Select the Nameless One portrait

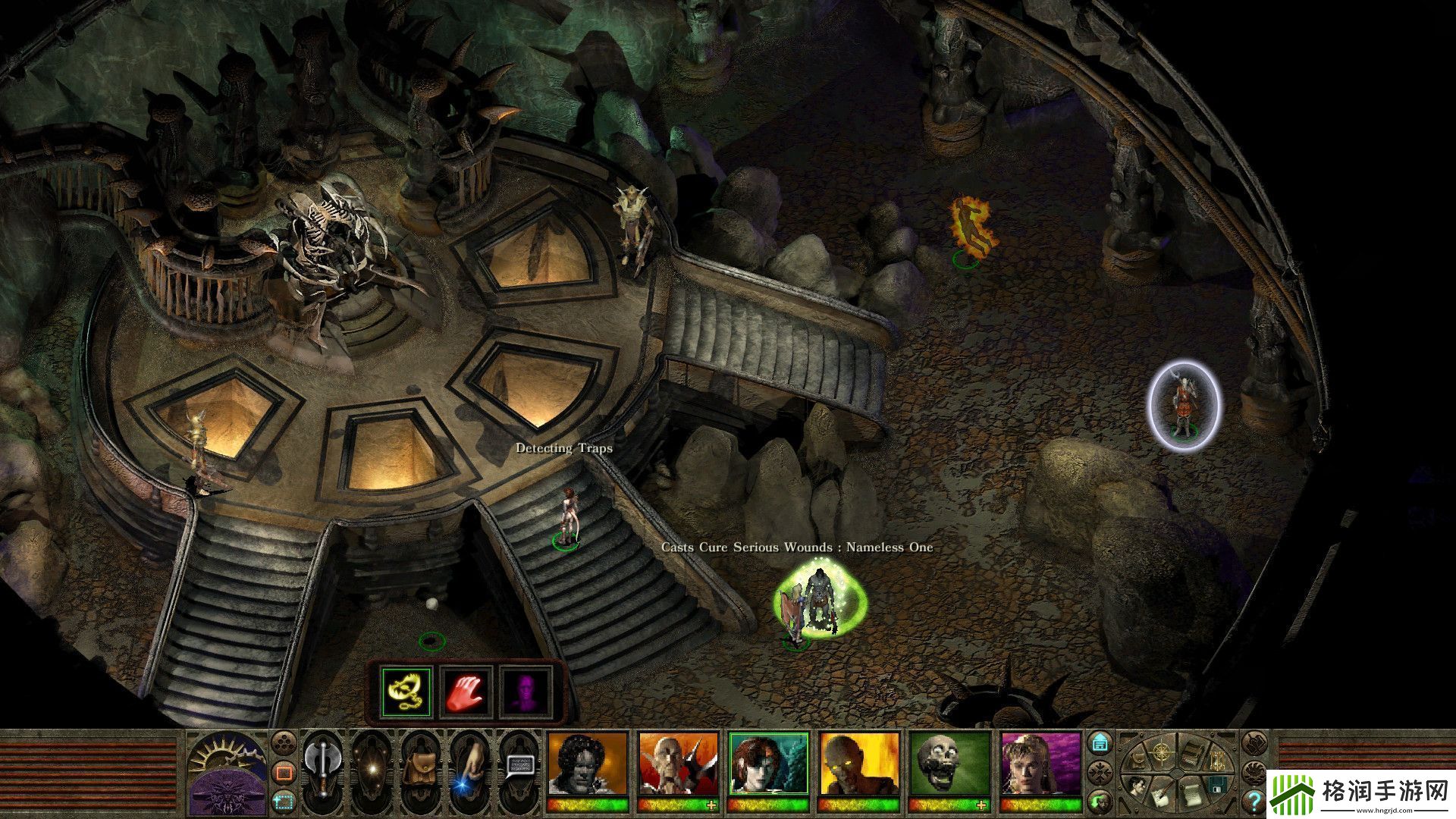(588, 764)
